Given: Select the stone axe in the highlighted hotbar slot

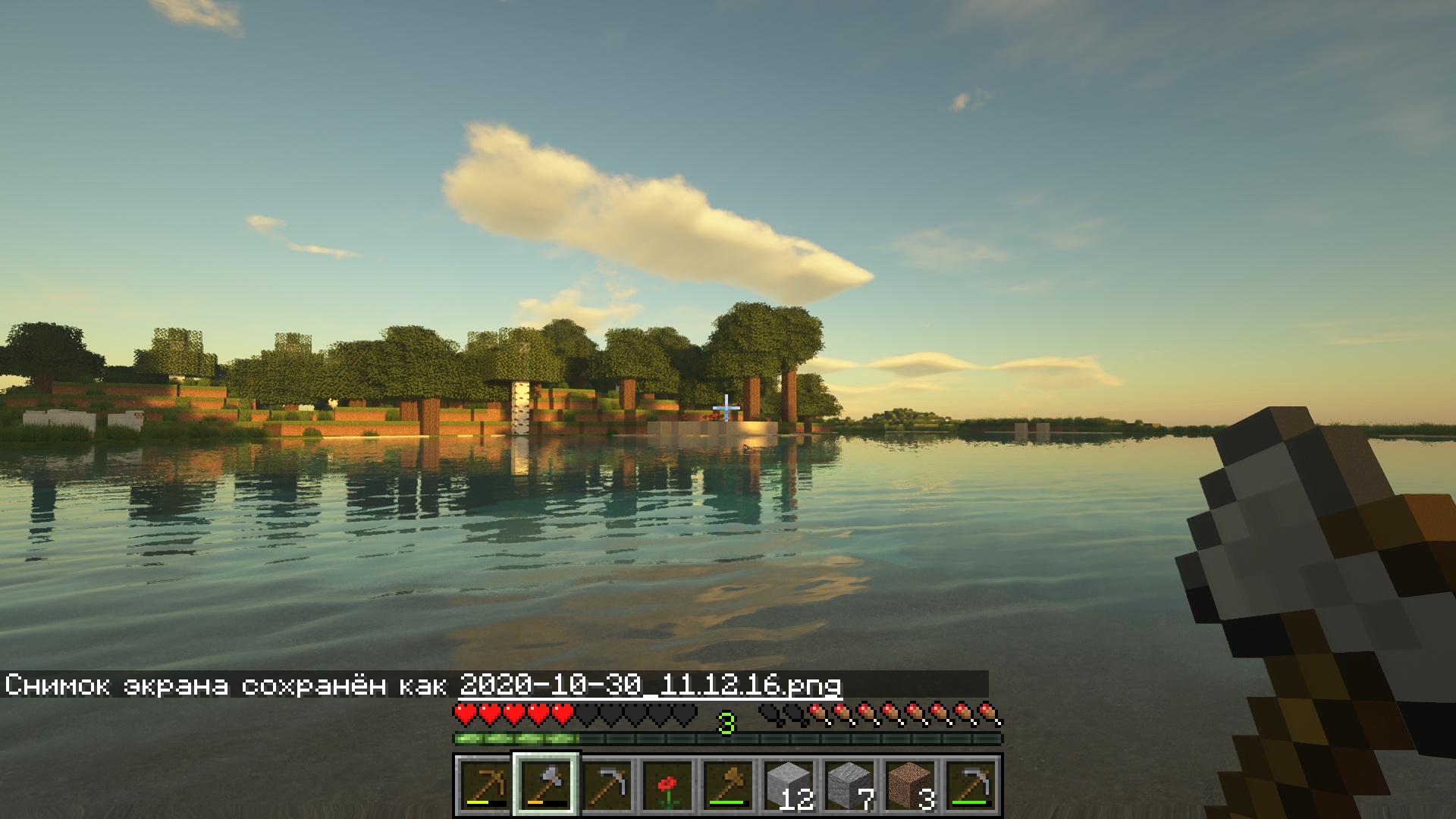Looking at the screenshot, I should pyautogui.click(x=545, y=785).
